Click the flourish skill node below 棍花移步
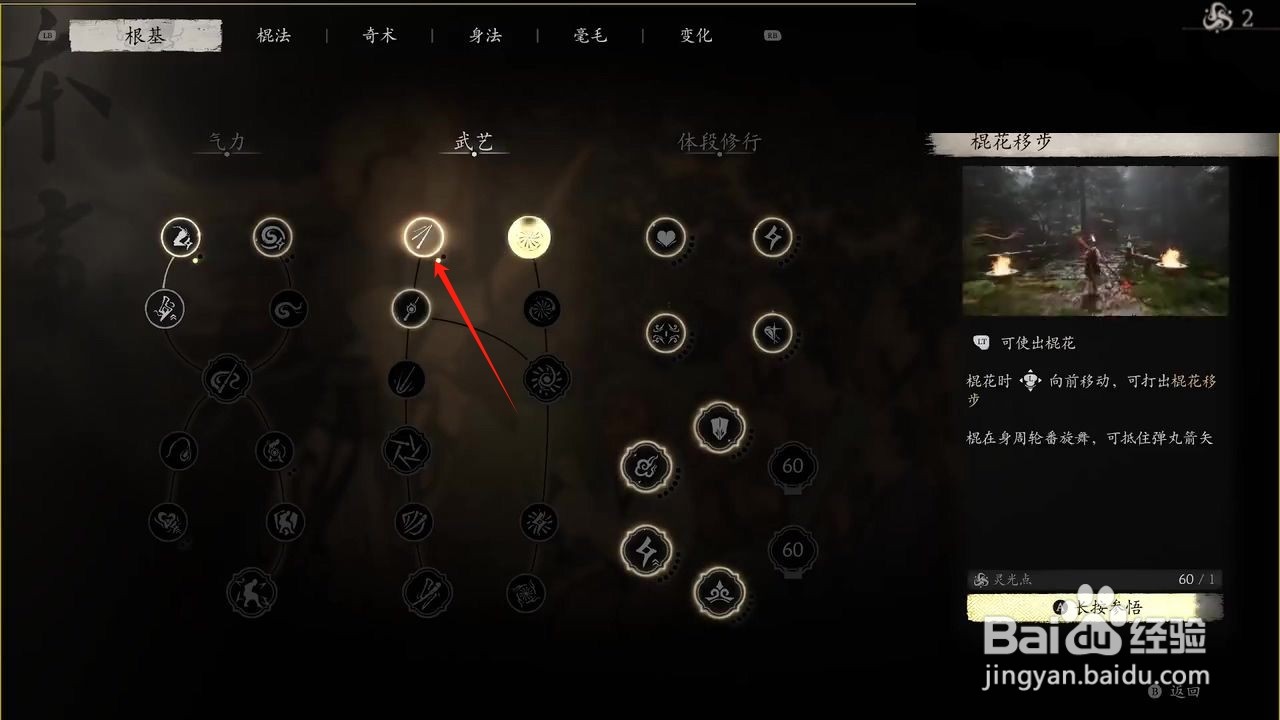The image size is (1280, 720). click(410, 308)
